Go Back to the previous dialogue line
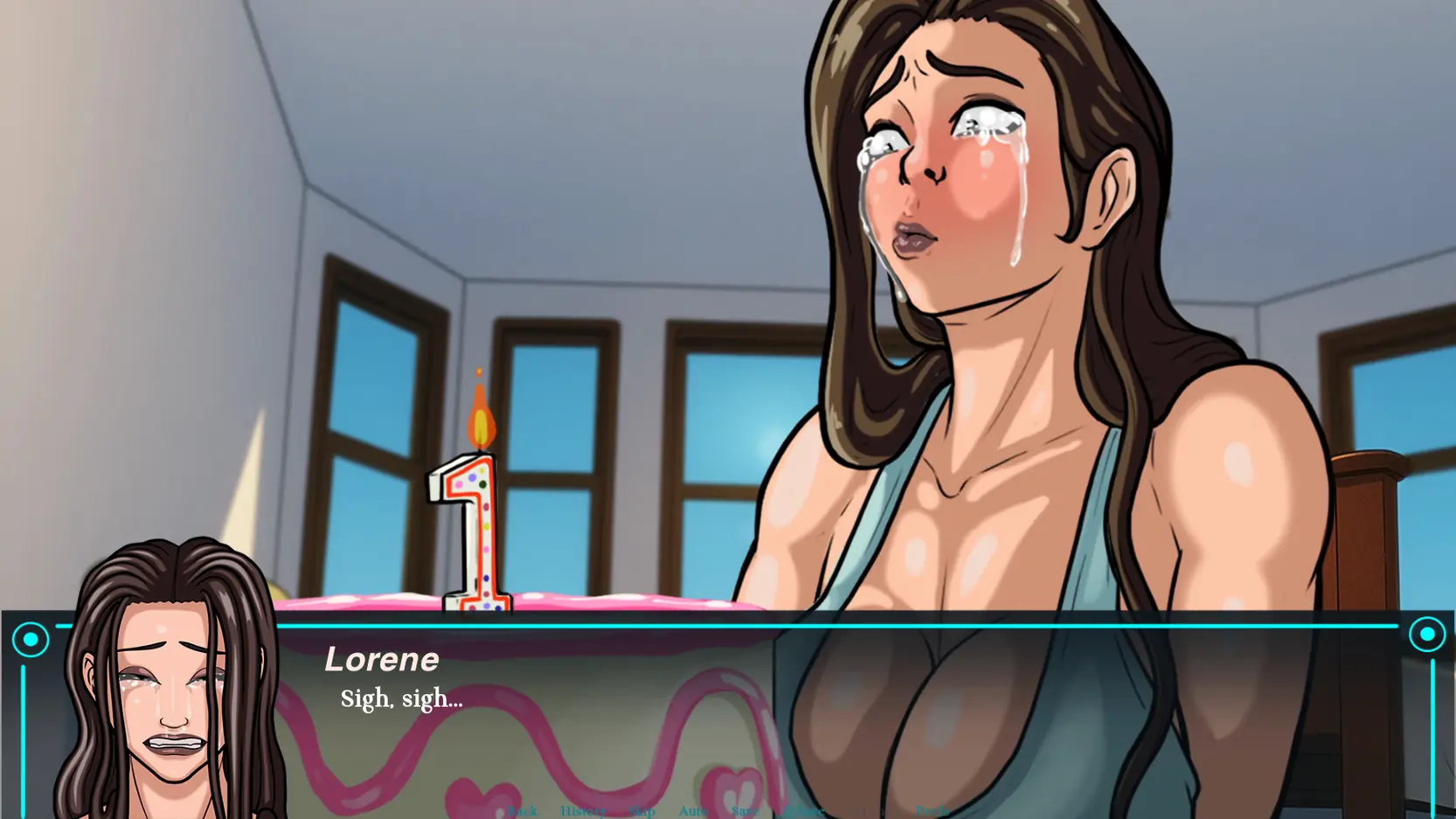This screenshot has height=819, width=1456. pos(522,809)
